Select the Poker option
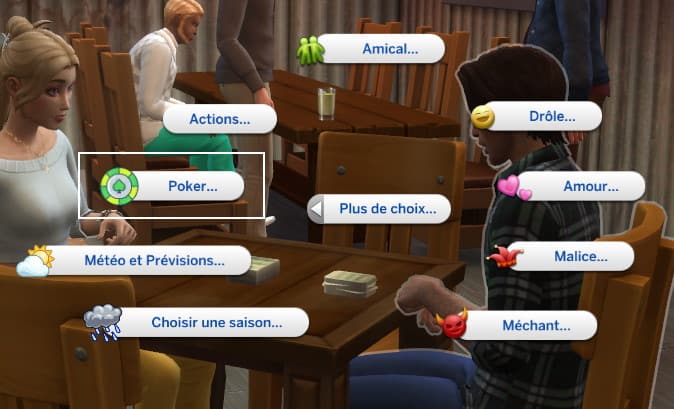Screen dimensions: 674x409 pos(191,185)
